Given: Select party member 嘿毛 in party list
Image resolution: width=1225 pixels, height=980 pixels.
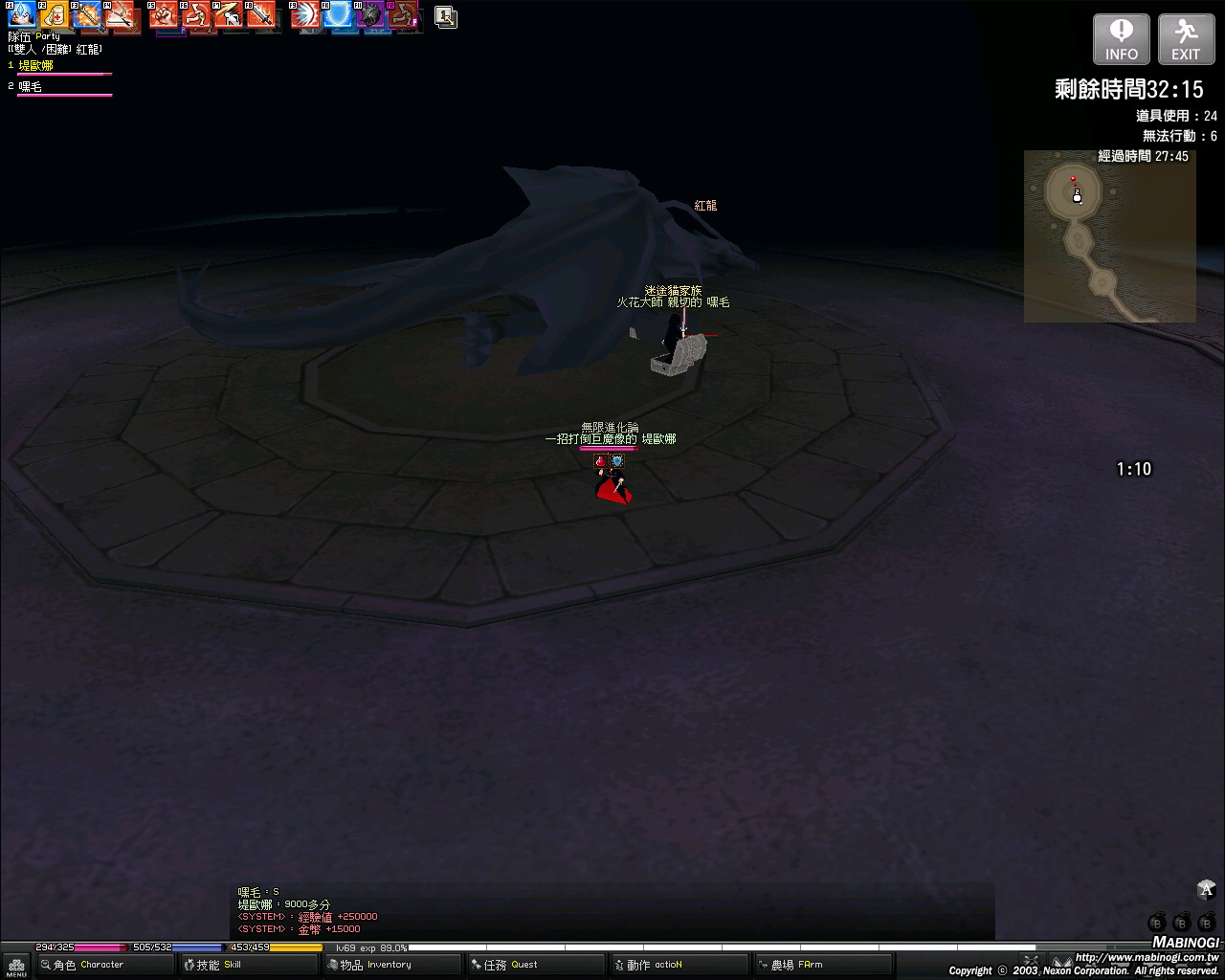Looking at the screenshot, I should (31, 87).
